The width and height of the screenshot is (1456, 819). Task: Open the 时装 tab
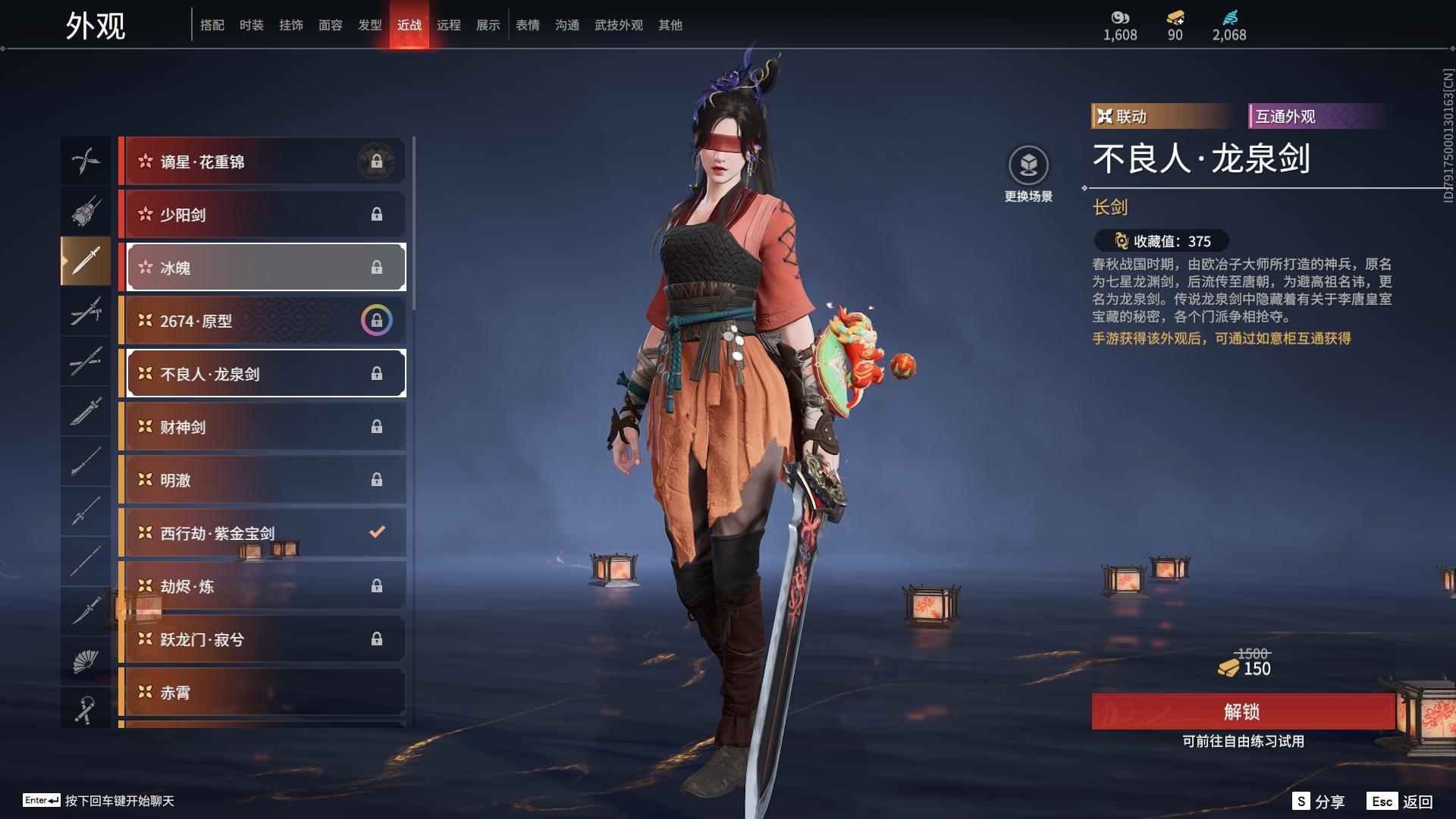(x=250, y=24)
